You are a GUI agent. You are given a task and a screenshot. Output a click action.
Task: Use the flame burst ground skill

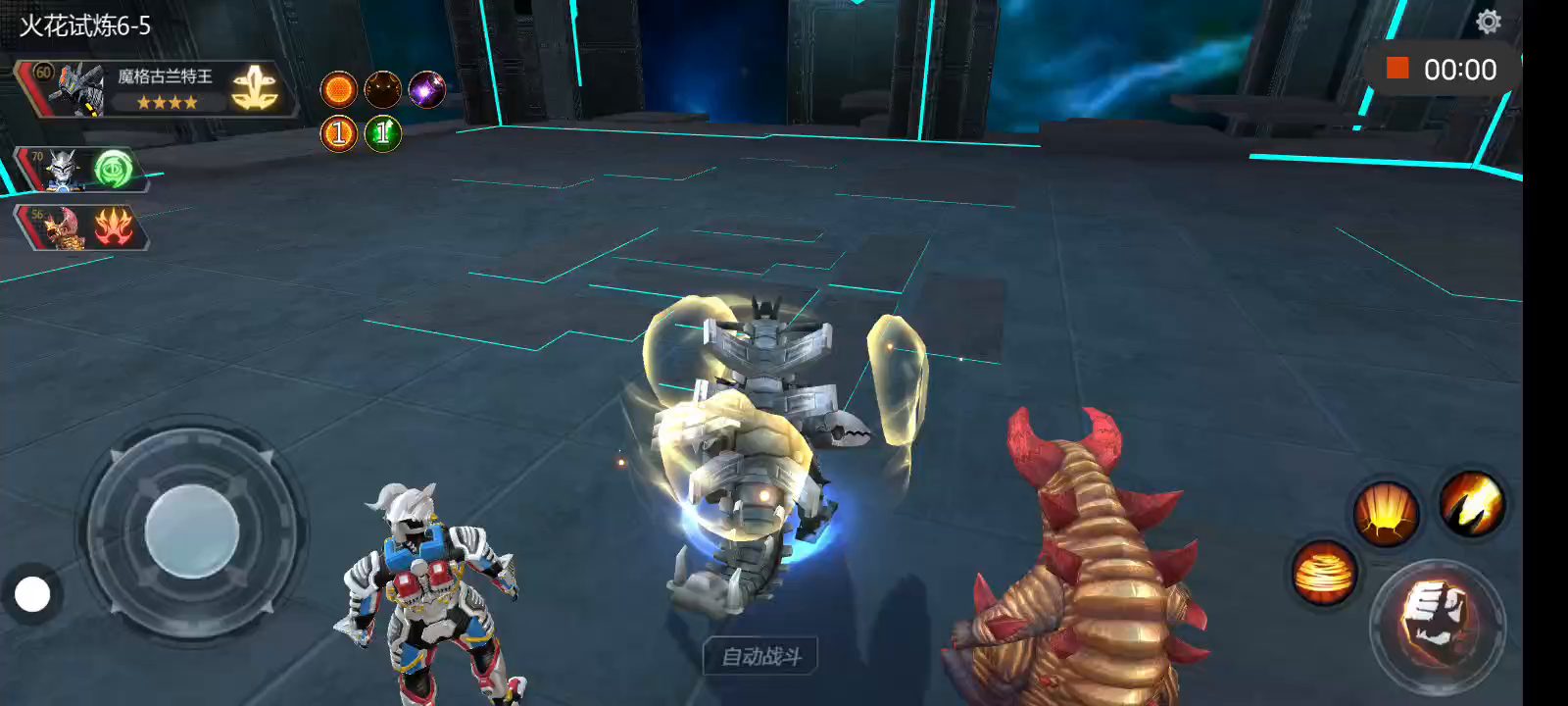pos(1385,512)
